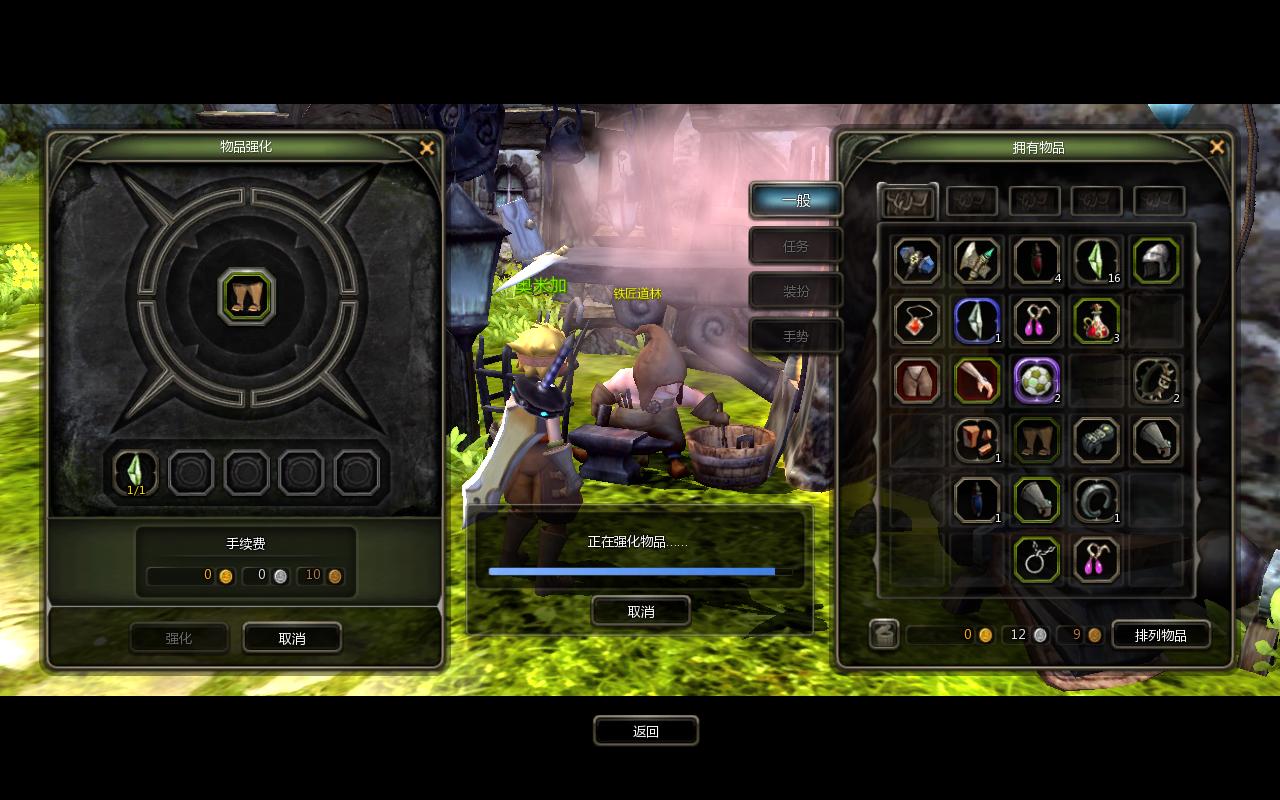The image size is (1280, 800).
Task: Pick the red gem necklace item
Action: [916, 321]
